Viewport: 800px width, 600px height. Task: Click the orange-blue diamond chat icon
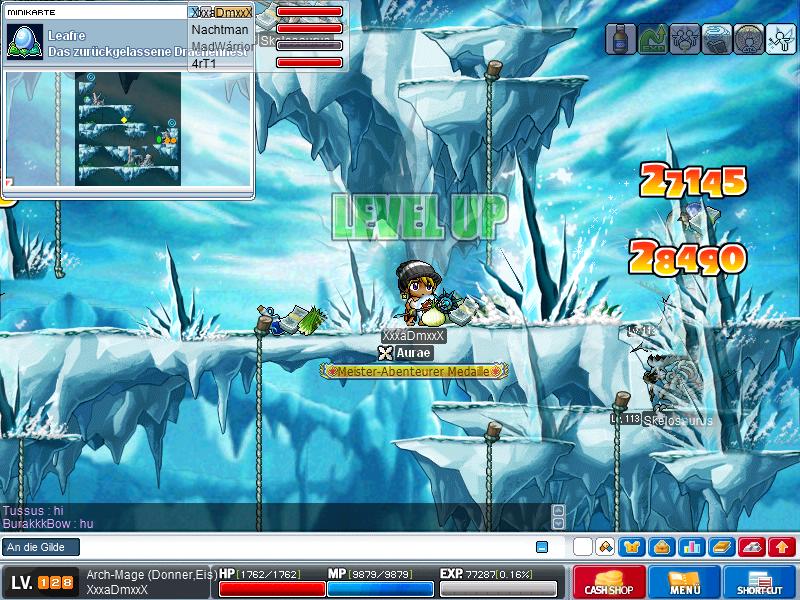(604, 547)
